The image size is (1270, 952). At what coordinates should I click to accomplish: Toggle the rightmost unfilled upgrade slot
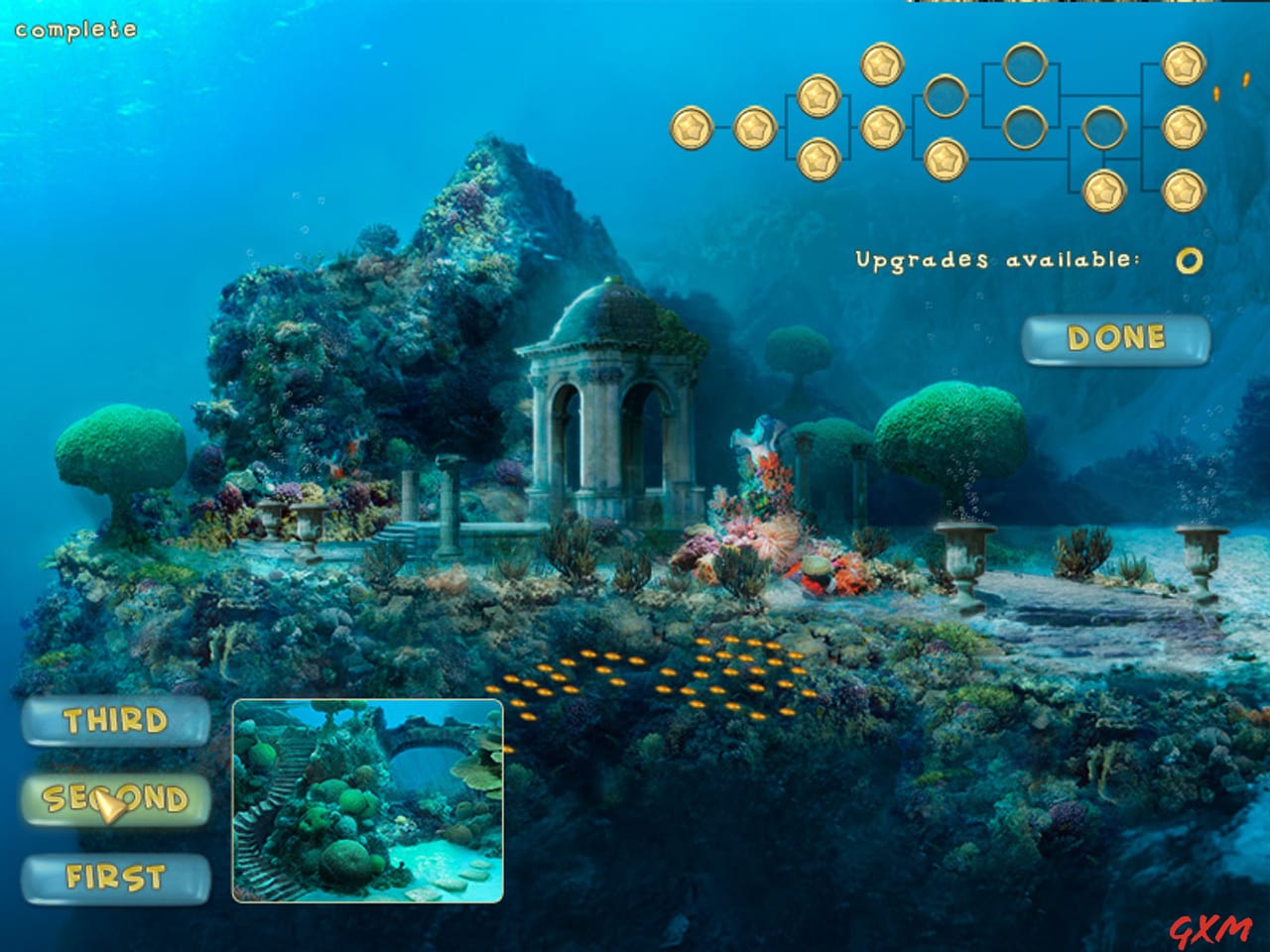click(x=1103, y=129)
